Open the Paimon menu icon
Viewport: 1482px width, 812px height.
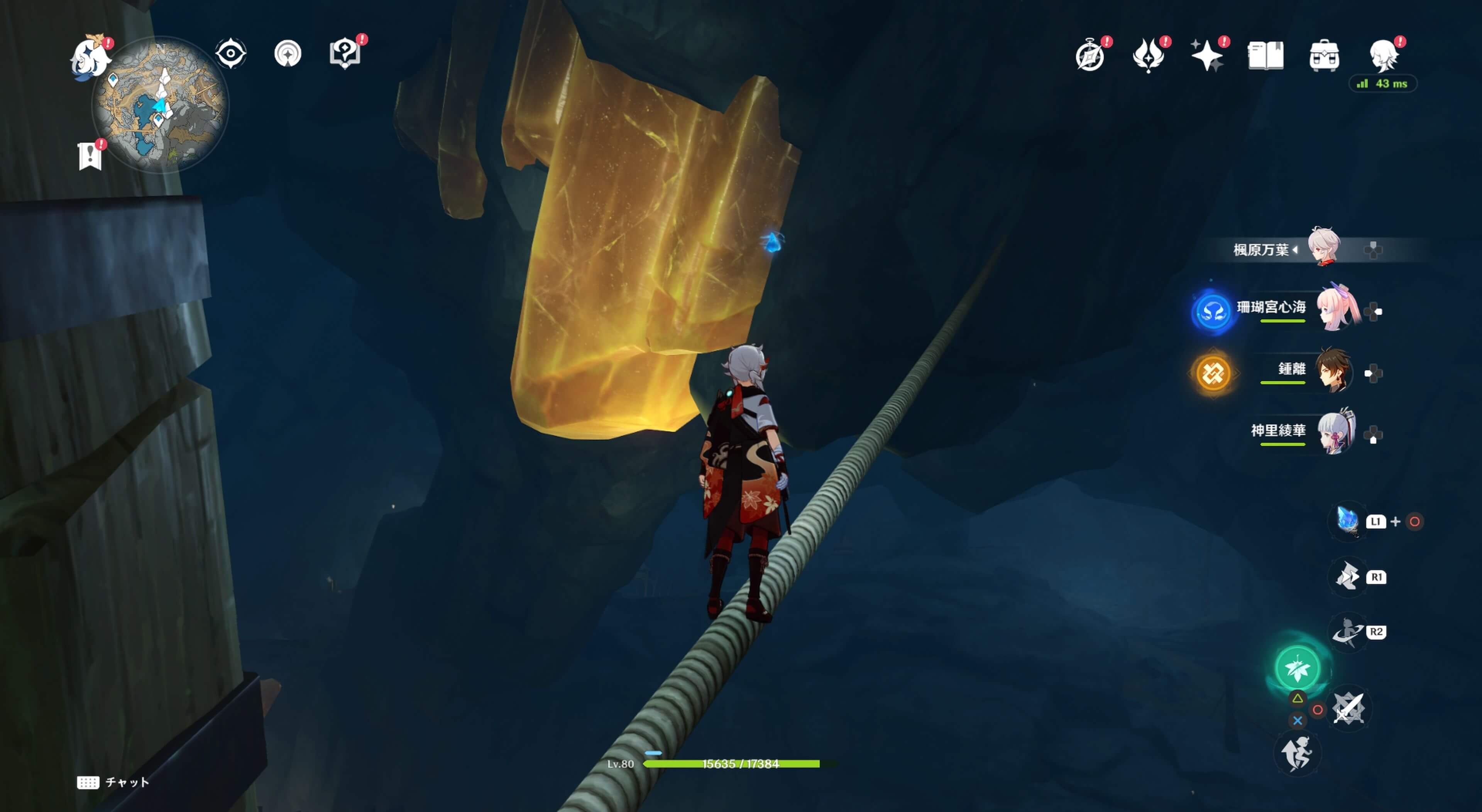90,56
